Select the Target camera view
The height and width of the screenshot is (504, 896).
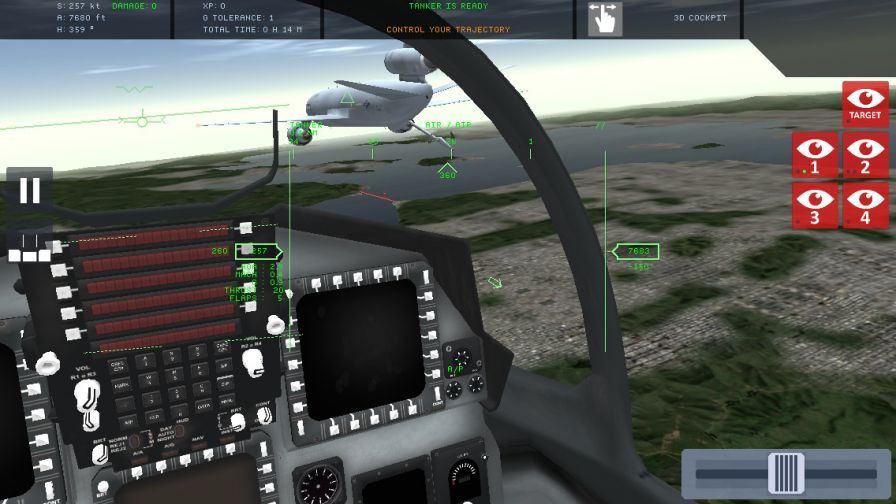(x=865, y=104)
